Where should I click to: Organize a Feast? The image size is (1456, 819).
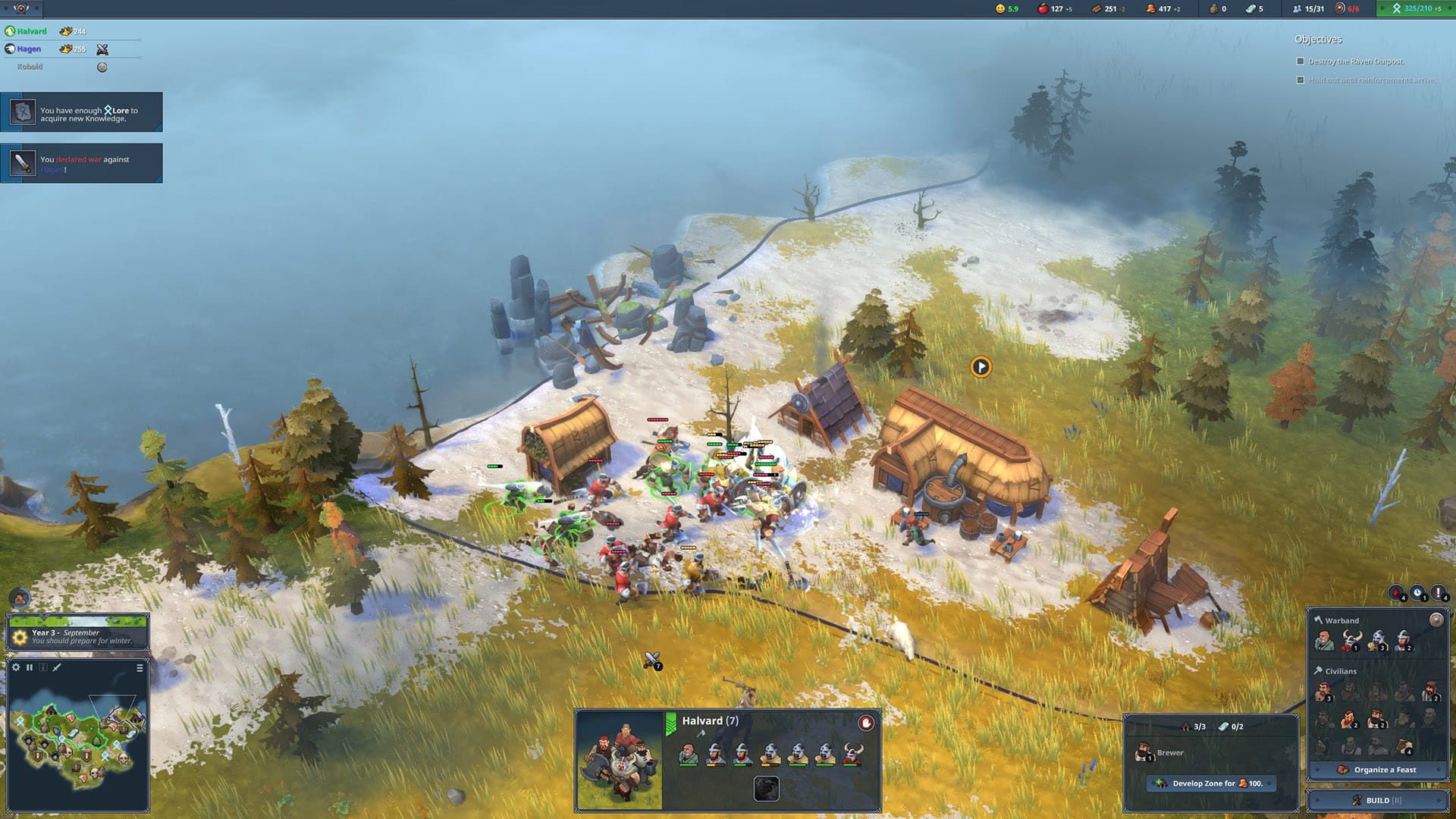[x=1377, y=770]
